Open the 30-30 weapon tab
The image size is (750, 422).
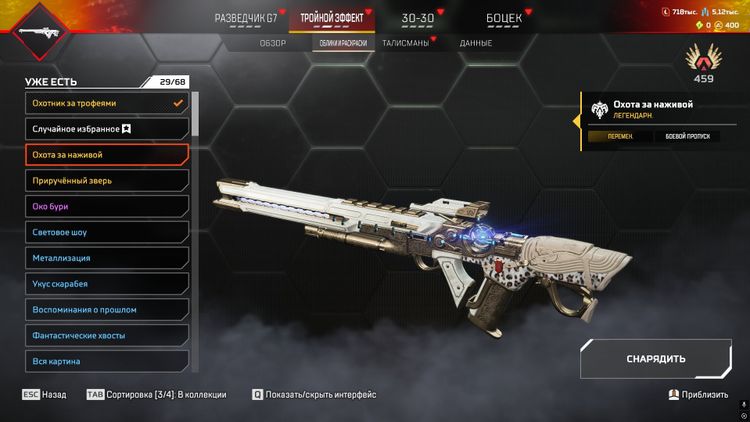pos(417,18)
